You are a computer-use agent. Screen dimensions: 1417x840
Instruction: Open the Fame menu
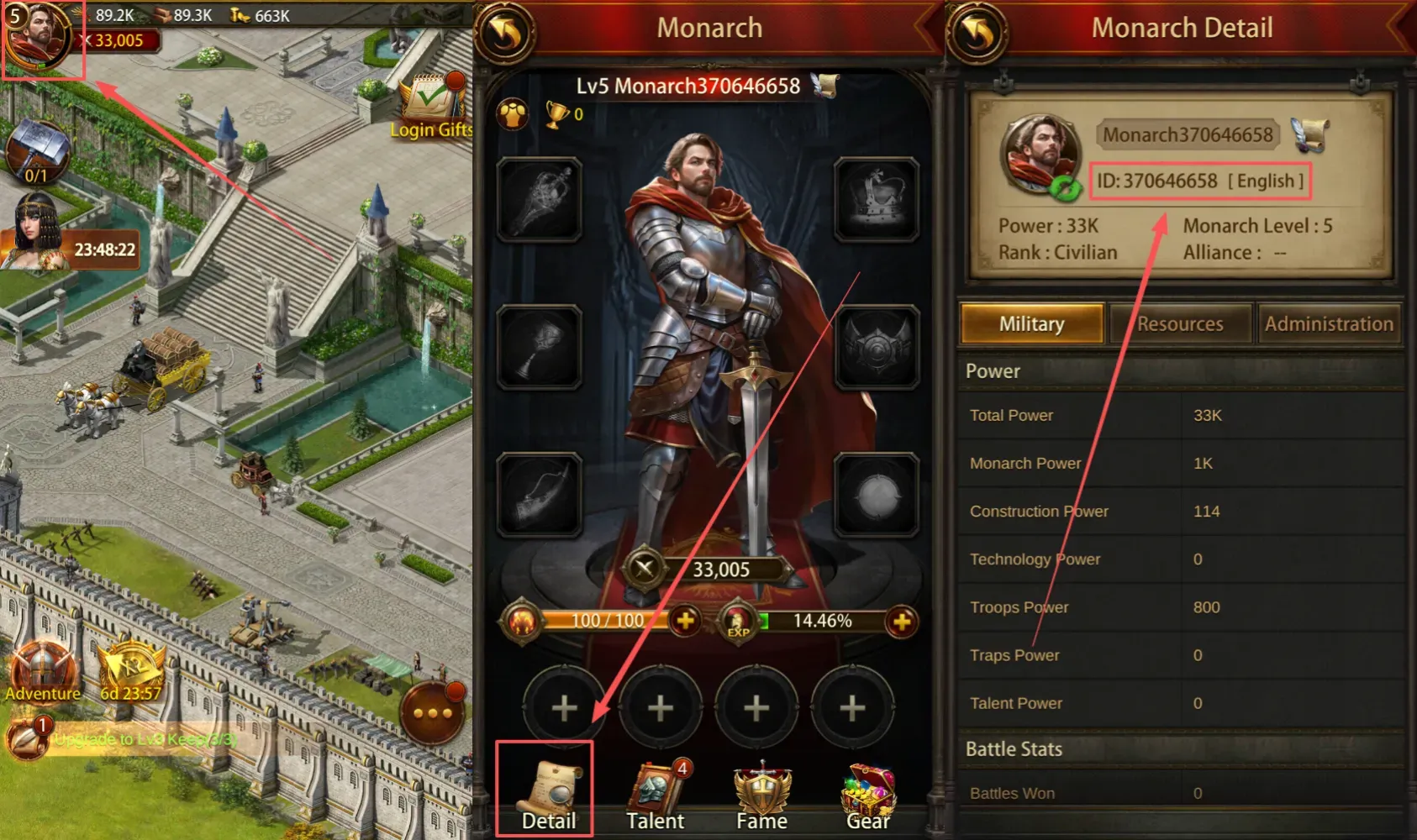[761, 796]
